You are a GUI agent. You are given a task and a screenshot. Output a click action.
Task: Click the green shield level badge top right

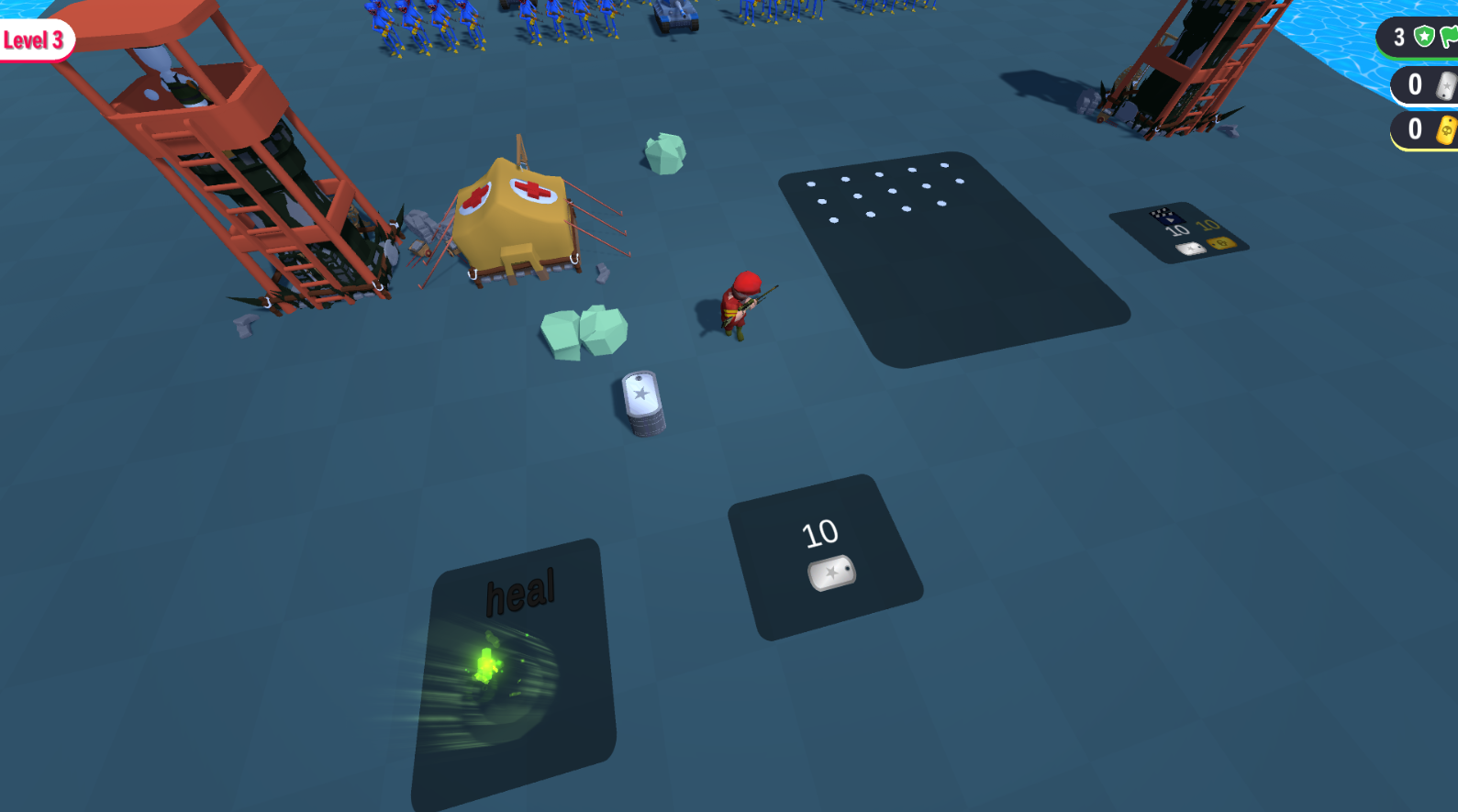pos(1424,37)
